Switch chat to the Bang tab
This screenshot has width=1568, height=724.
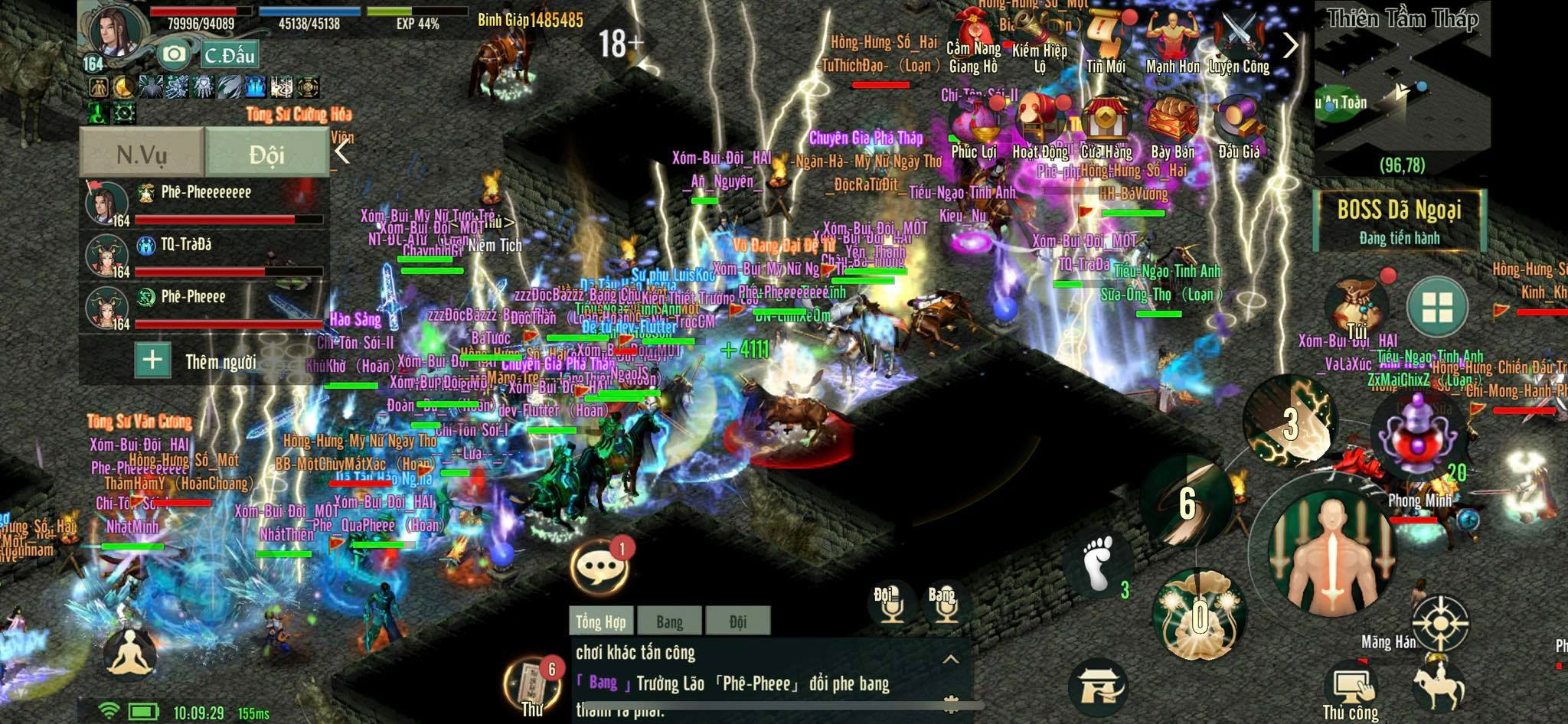point(669,621)
